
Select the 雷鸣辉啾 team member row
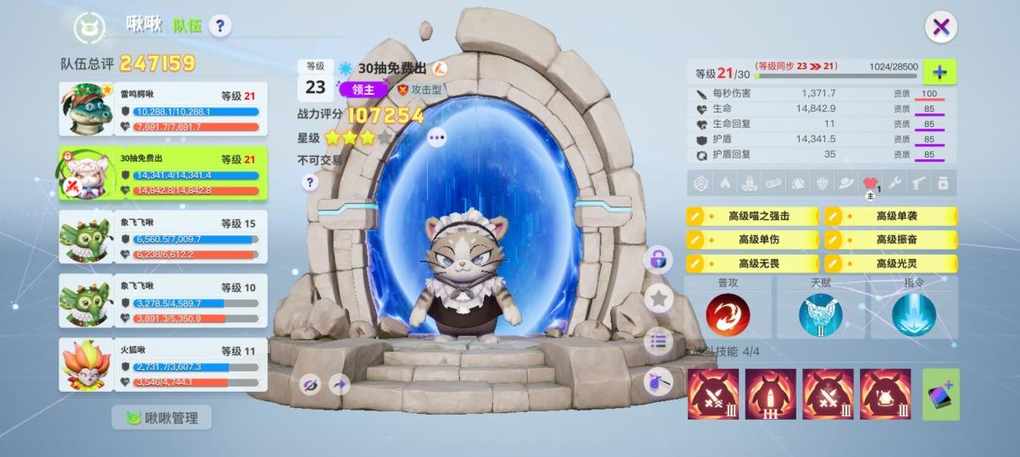(163, 110)
